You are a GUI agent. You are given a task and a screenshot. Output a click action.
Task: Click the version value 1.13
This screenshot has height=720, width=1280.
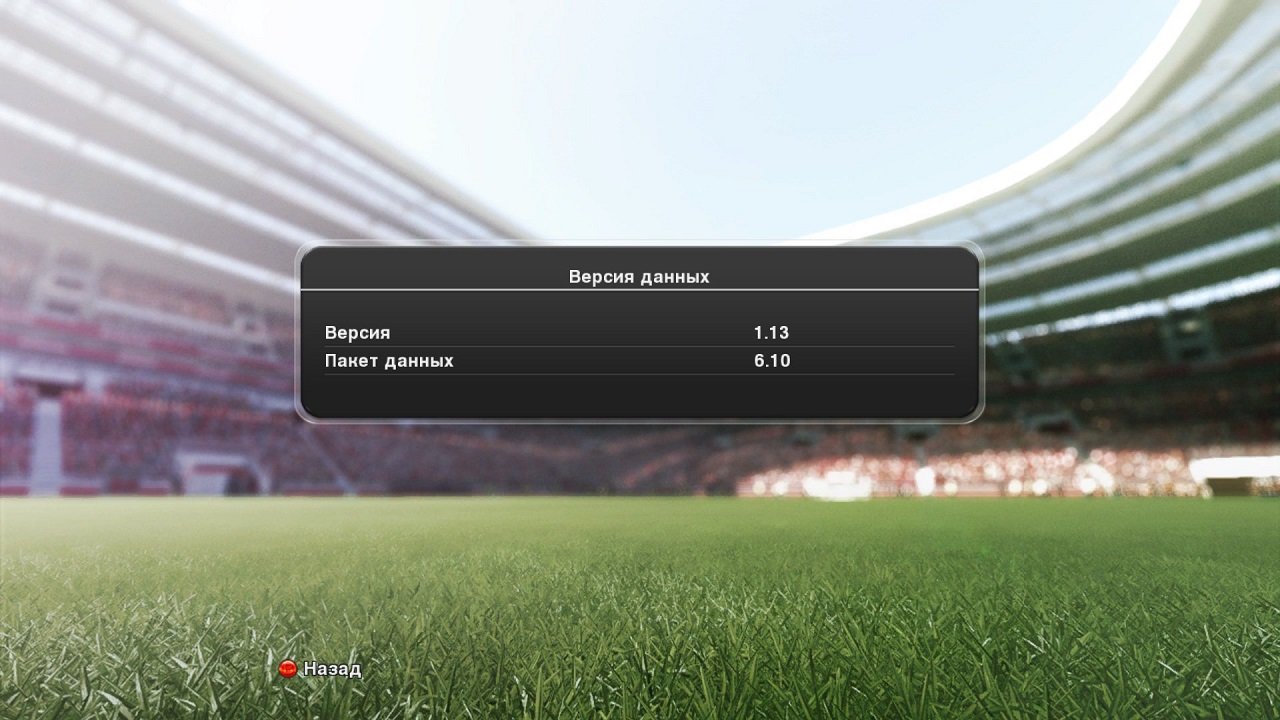[772, 331]
